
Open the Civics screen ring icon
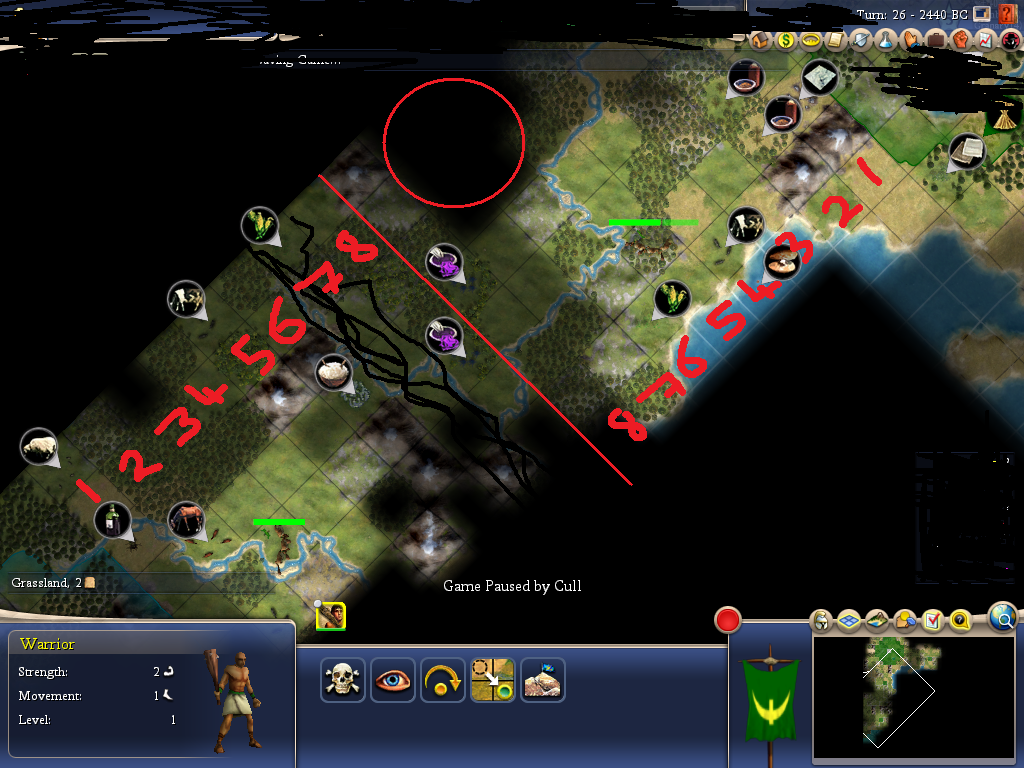810,41
